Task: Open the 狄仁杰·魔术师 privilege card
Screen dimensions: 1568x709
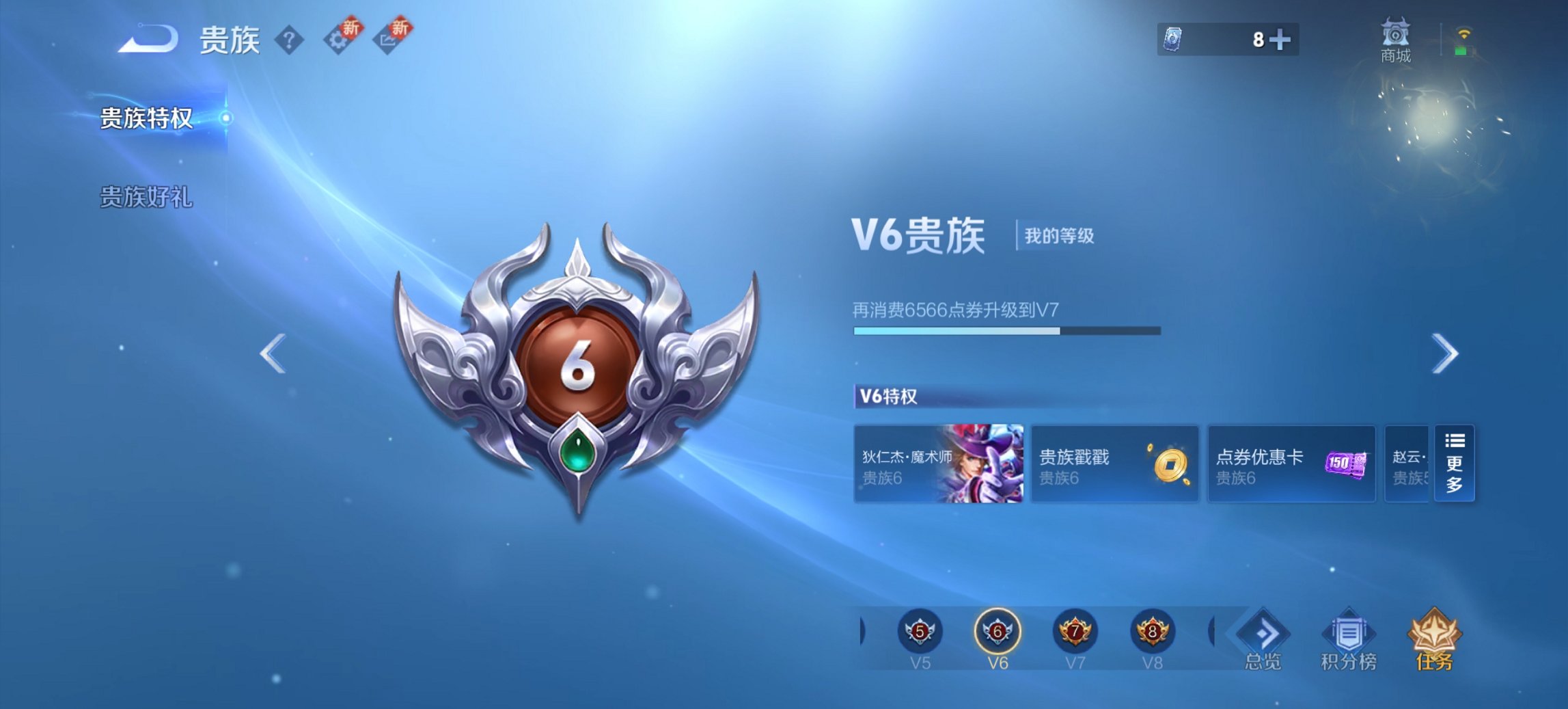Action: pos(939,465)
